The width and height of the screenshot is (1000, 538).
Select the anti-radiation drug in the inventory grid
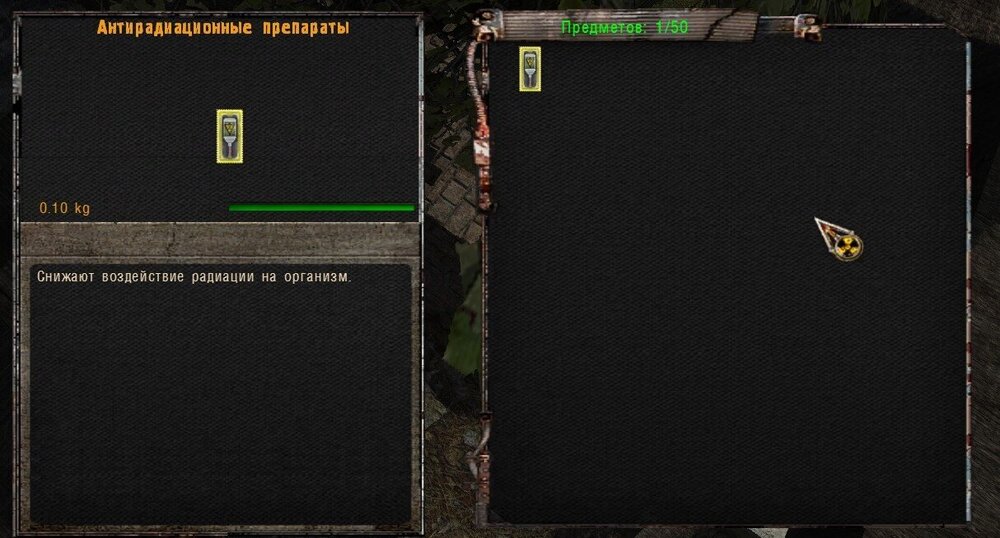[530, 69]
